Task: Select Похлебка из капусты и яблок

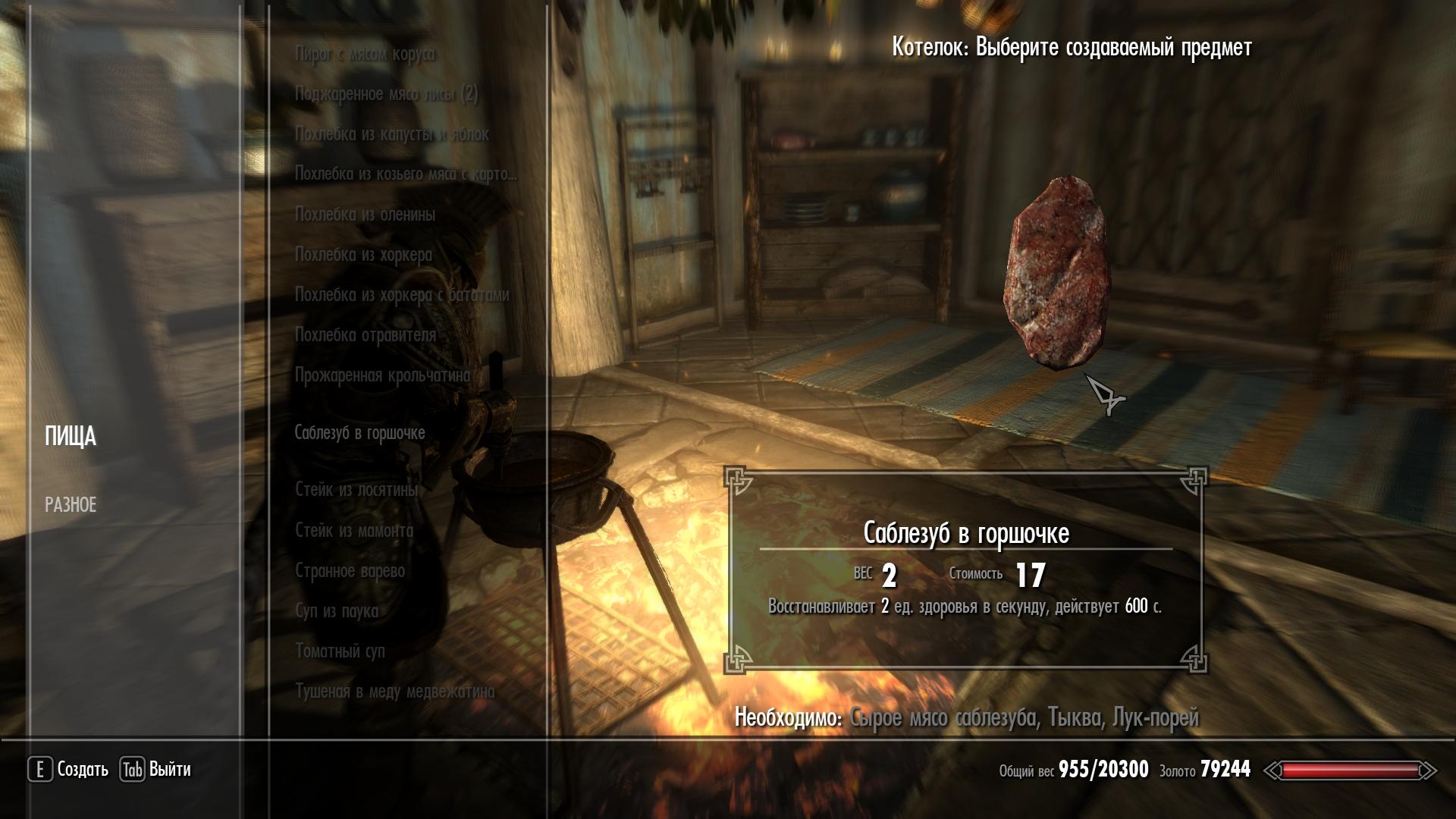Action: click(x=391, y=134)
